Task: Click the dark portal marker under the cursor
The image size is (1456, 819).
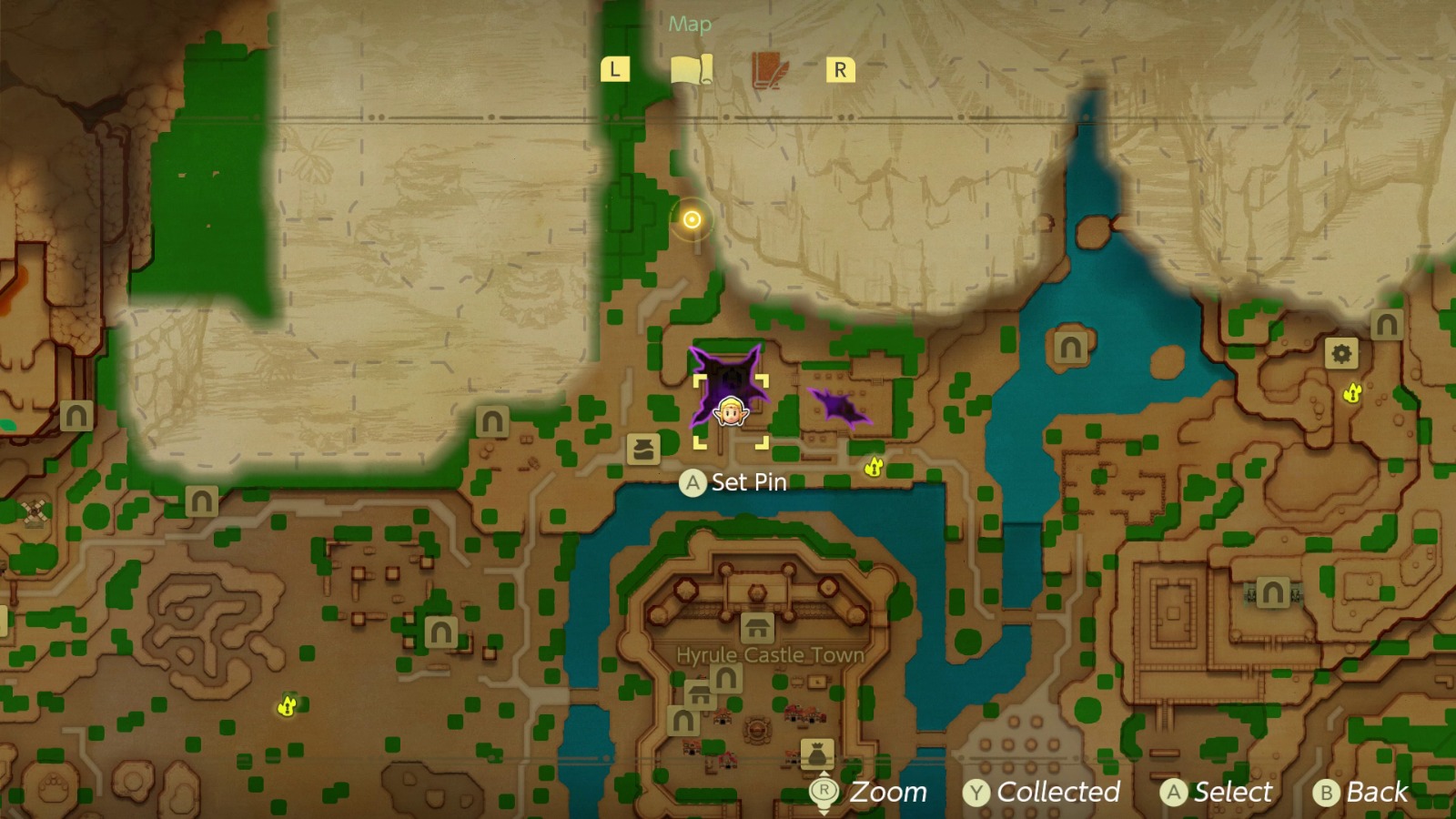Action: 728,378
